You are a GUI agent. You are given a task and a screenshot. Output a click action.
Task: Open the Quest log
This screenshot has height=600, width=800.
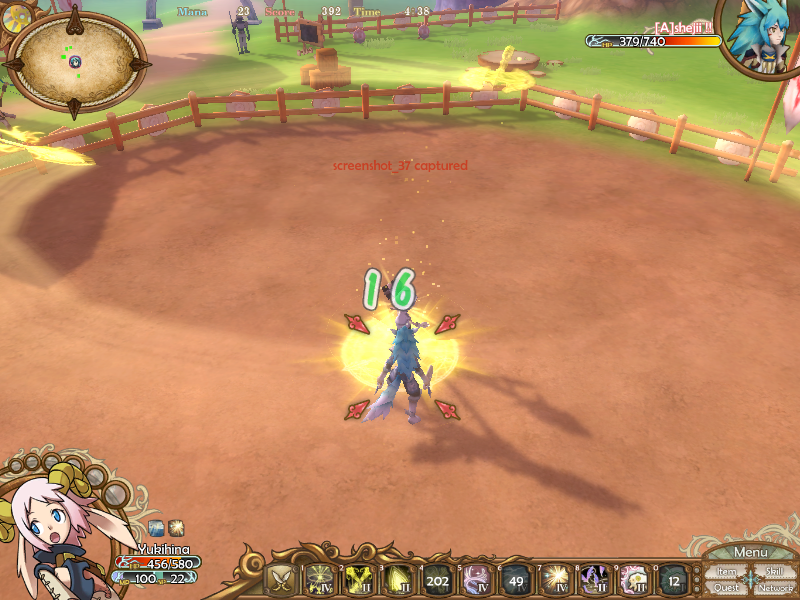click(x=726, y=588)
